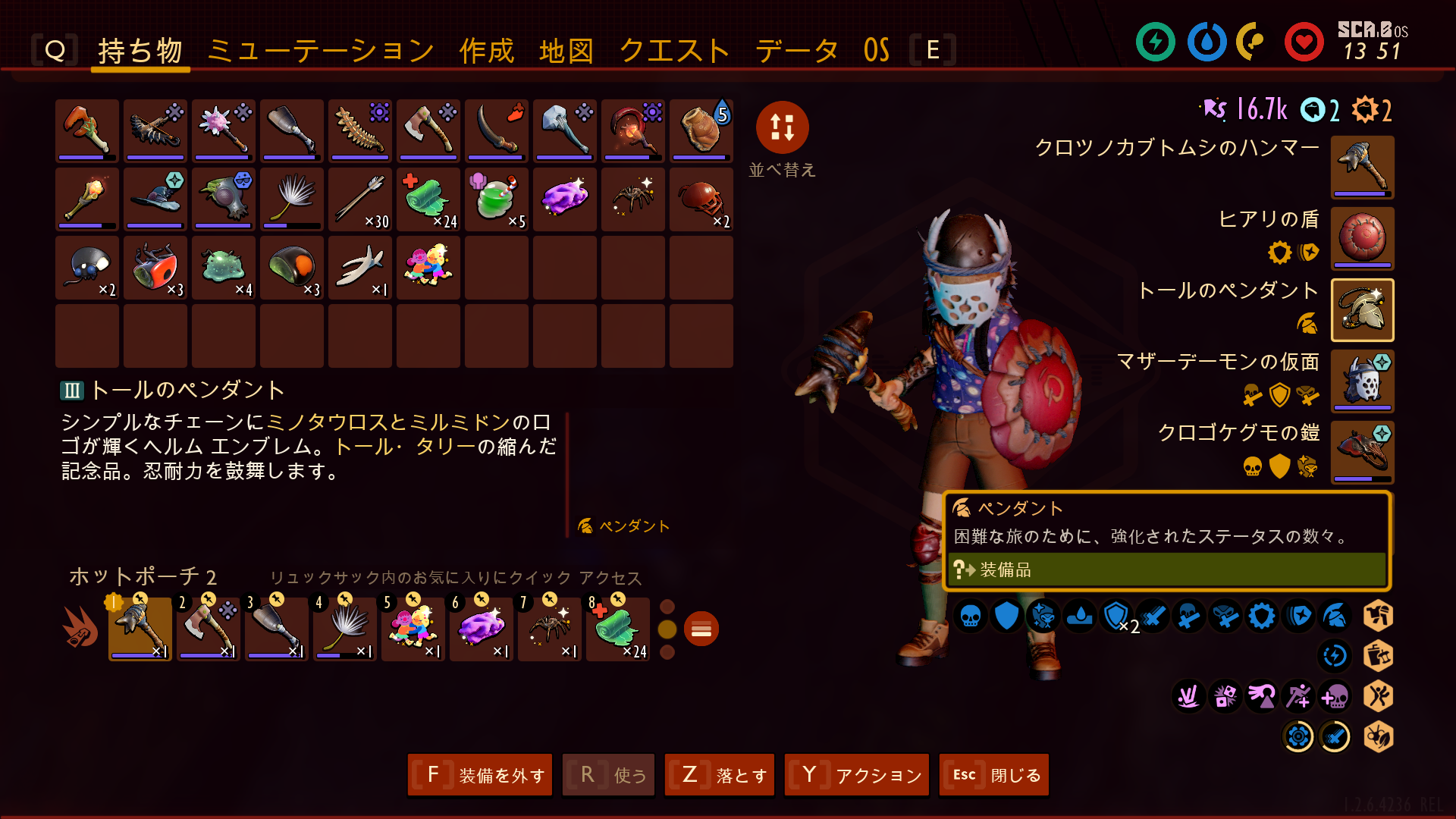Screen dimensions: 1456x819
Task: Open the 地図 map tab
Action: [x=566, y=49]
